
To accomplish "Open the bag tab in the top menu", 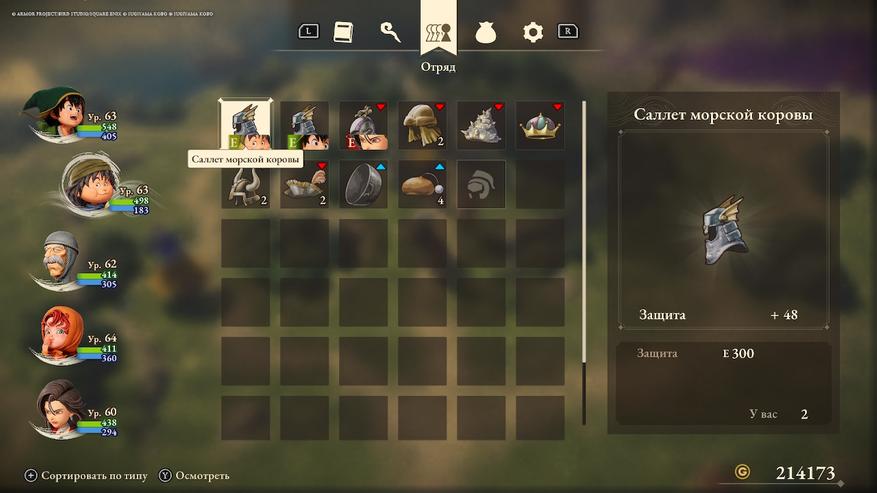I will pyautogui.click(x=486, y=31).
